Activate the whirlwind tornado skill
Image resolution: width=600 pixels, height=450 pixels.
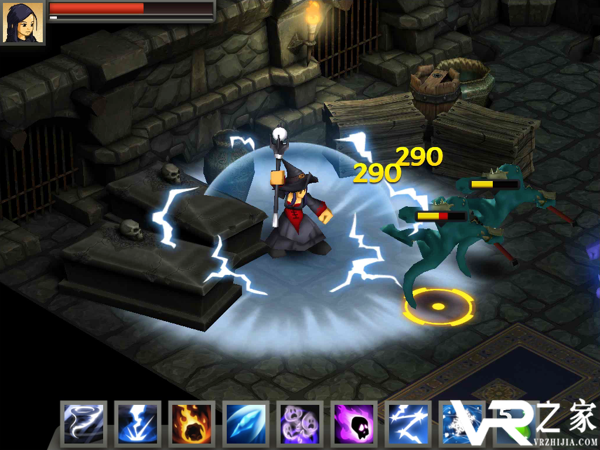83,423
